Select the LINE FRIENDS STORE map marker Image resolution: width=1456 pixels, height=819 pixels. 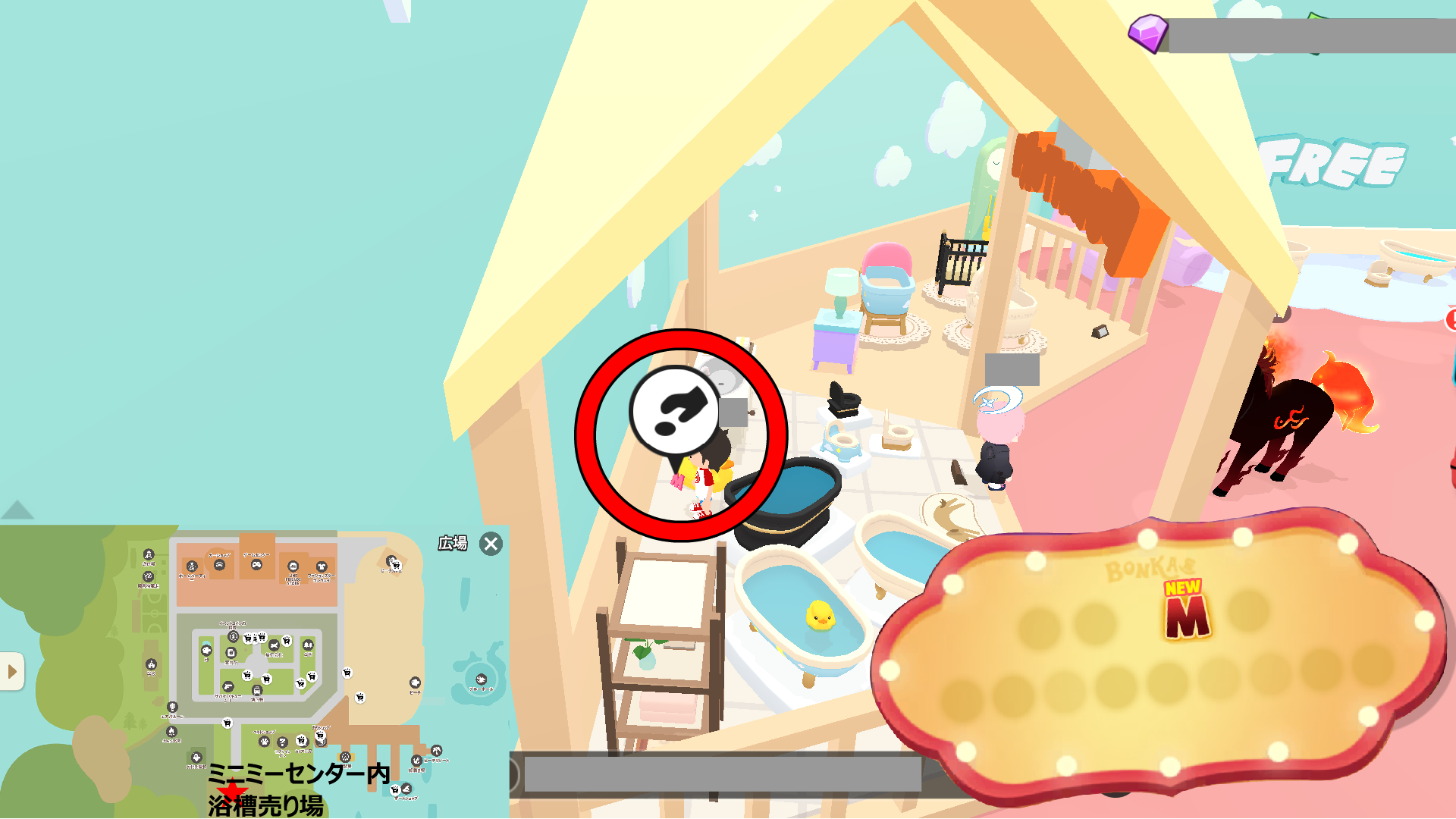point(293,566)
